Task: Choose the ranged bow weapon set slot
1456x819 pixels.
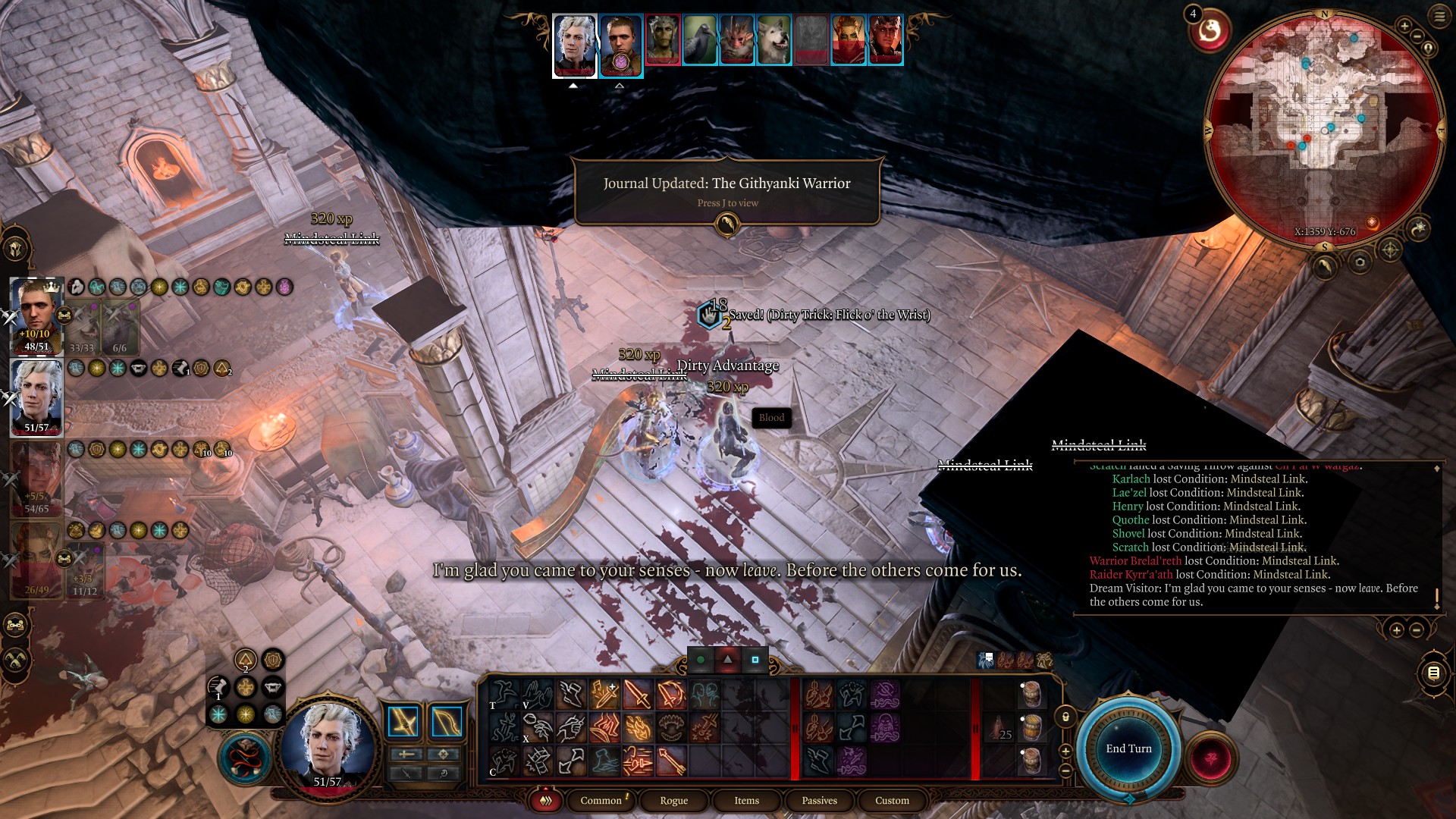Action: (447, 723)
